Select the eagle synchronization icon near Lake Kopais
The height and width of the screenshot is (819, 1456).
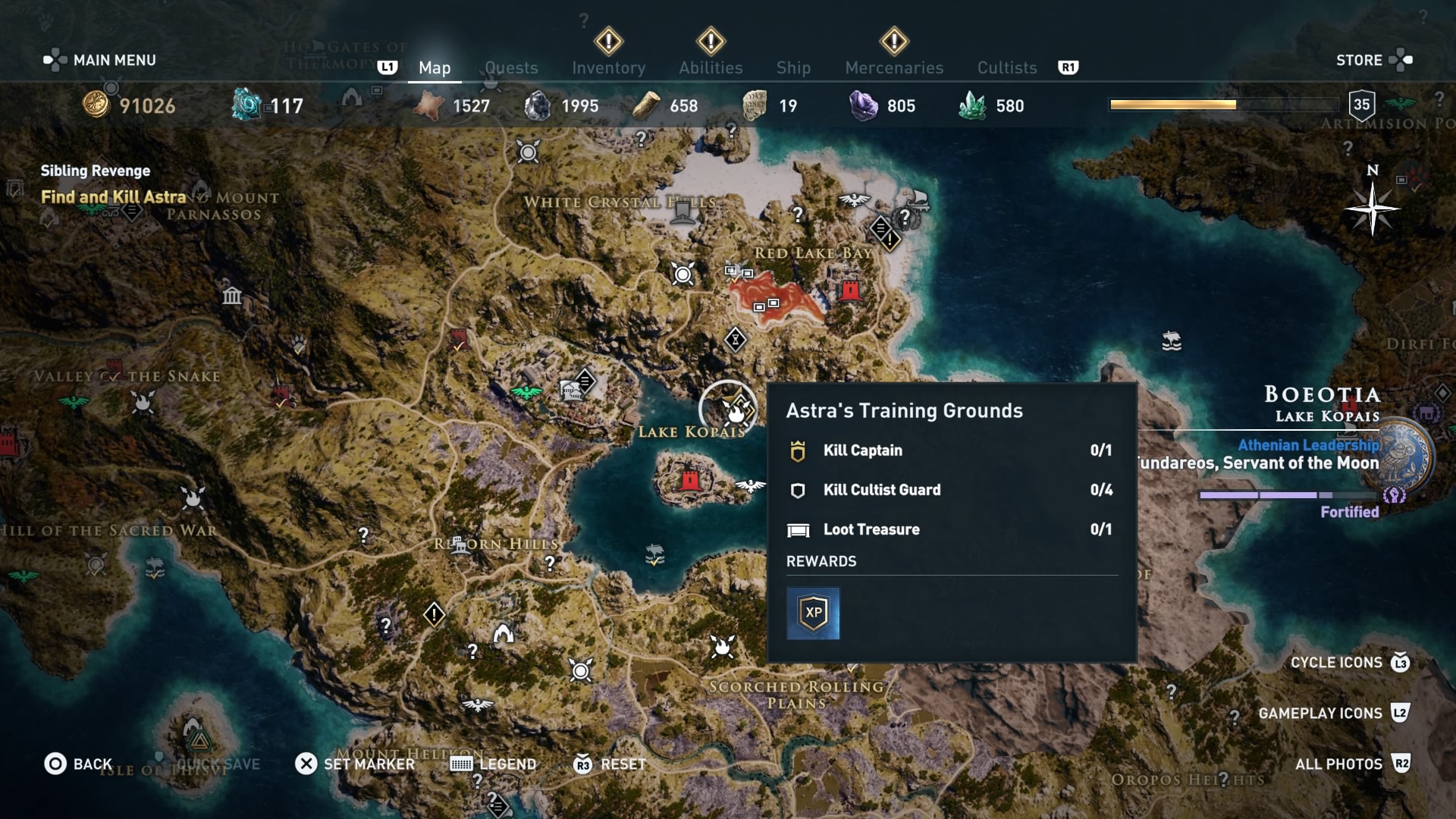coord(749,485)
